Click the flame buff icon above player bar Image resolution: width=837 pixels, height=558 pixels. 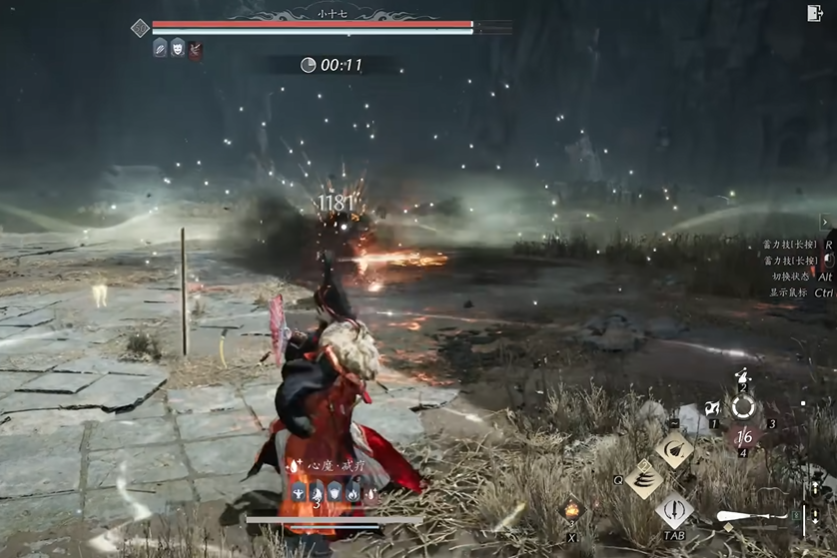[353, 492]
